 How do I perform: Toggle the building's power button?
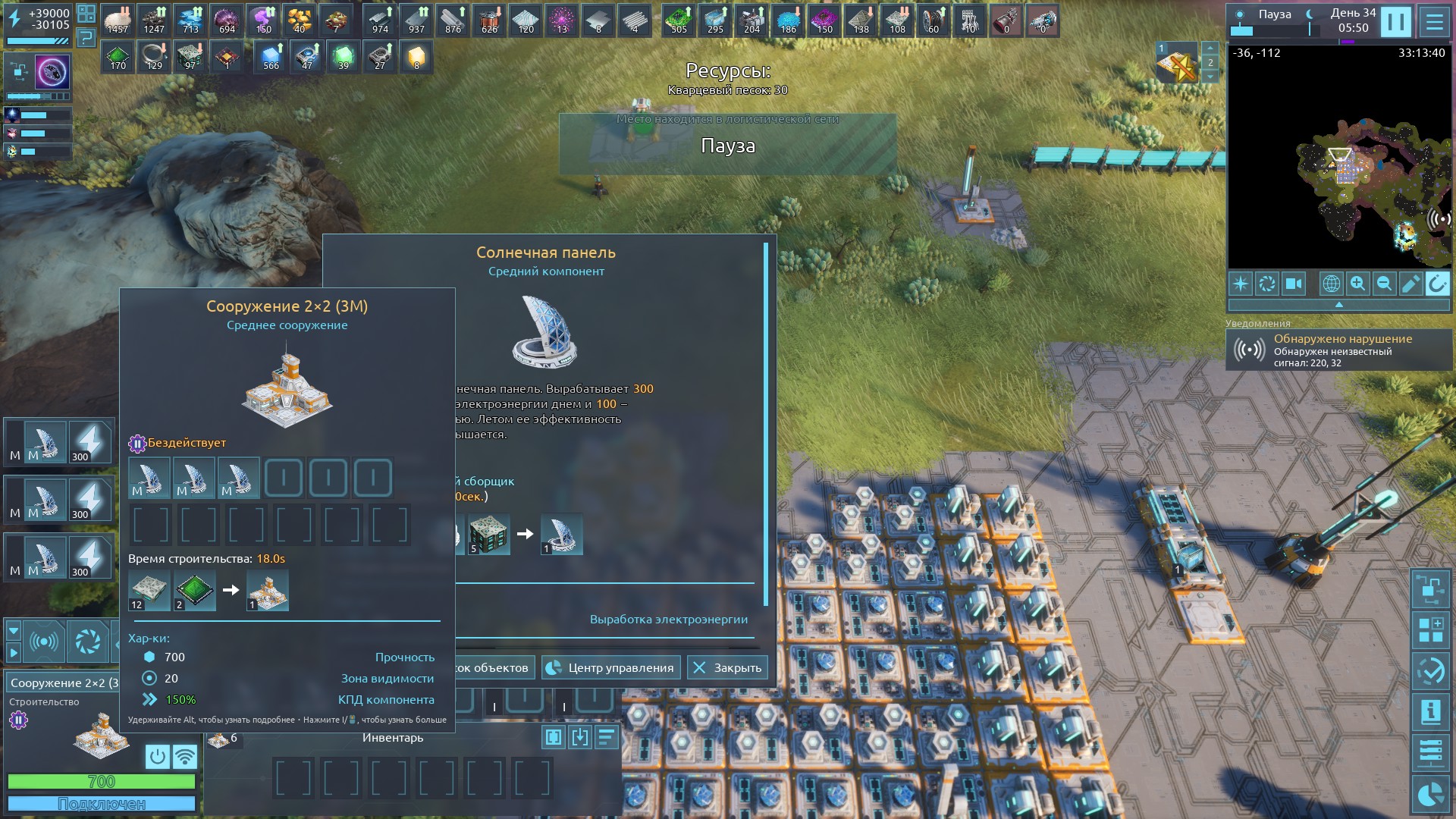click(157, 756)
